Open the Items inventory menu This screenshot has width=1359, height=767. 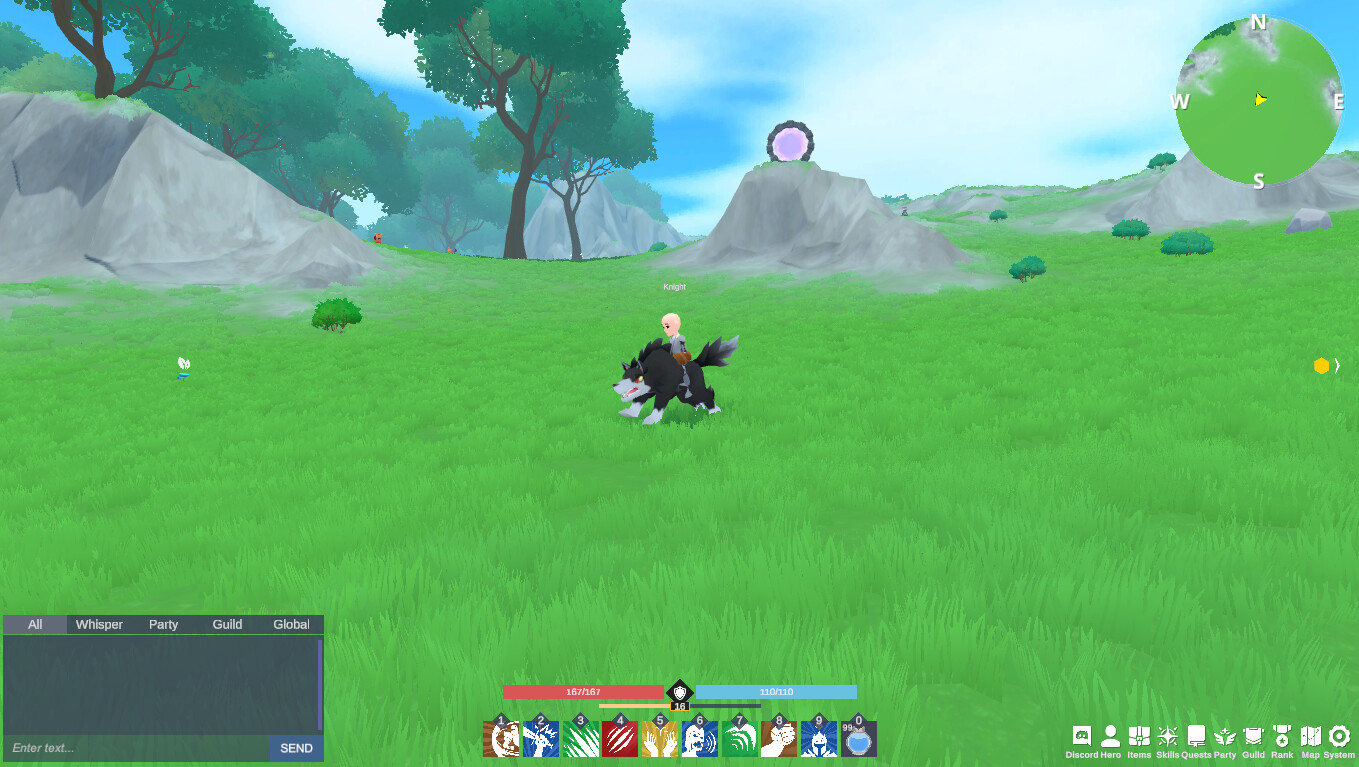[1140, 735]
